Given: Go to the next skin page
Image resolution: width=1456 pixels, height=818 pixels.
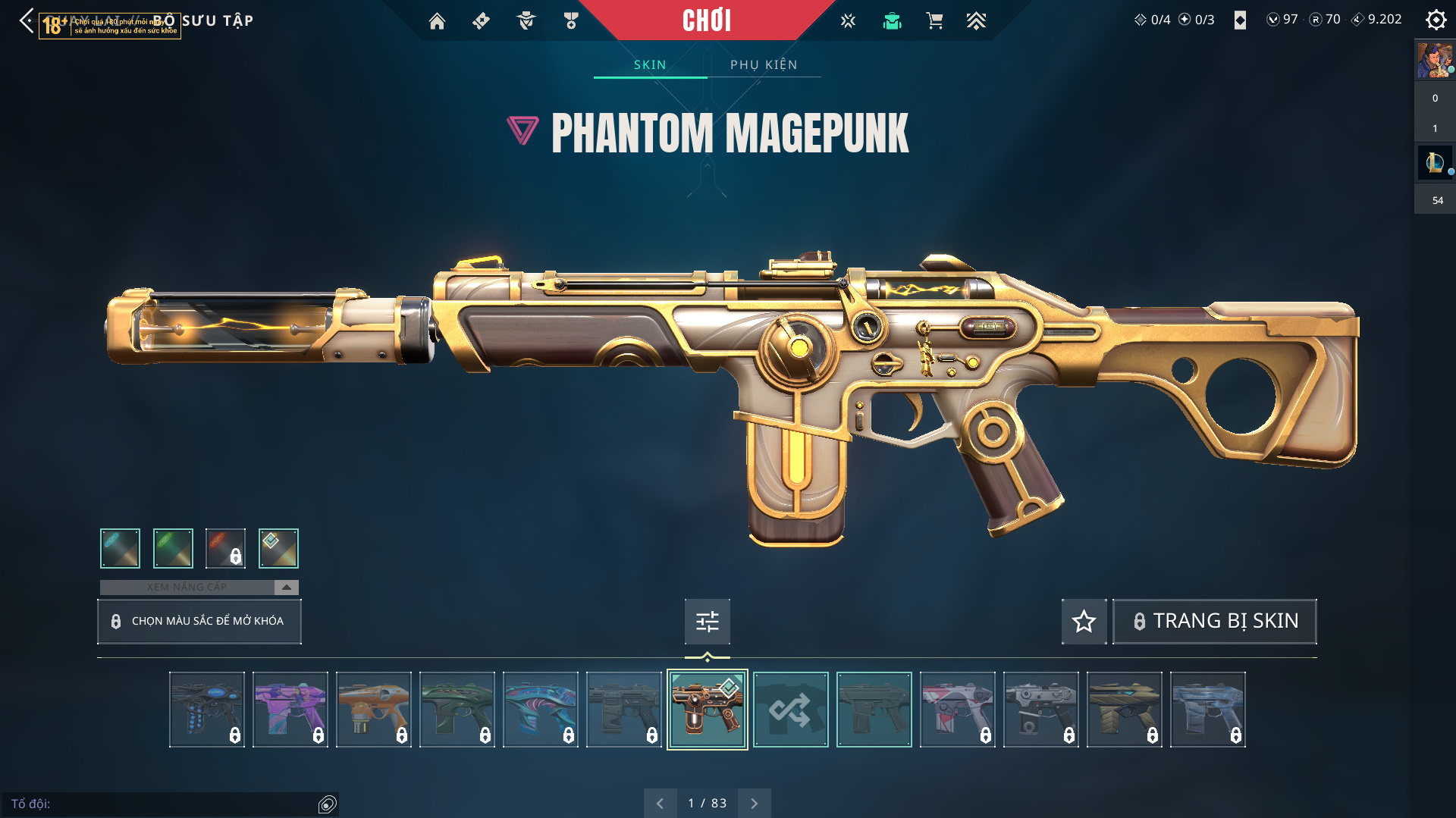Looking at the screenshot, I should coord(754,803).
